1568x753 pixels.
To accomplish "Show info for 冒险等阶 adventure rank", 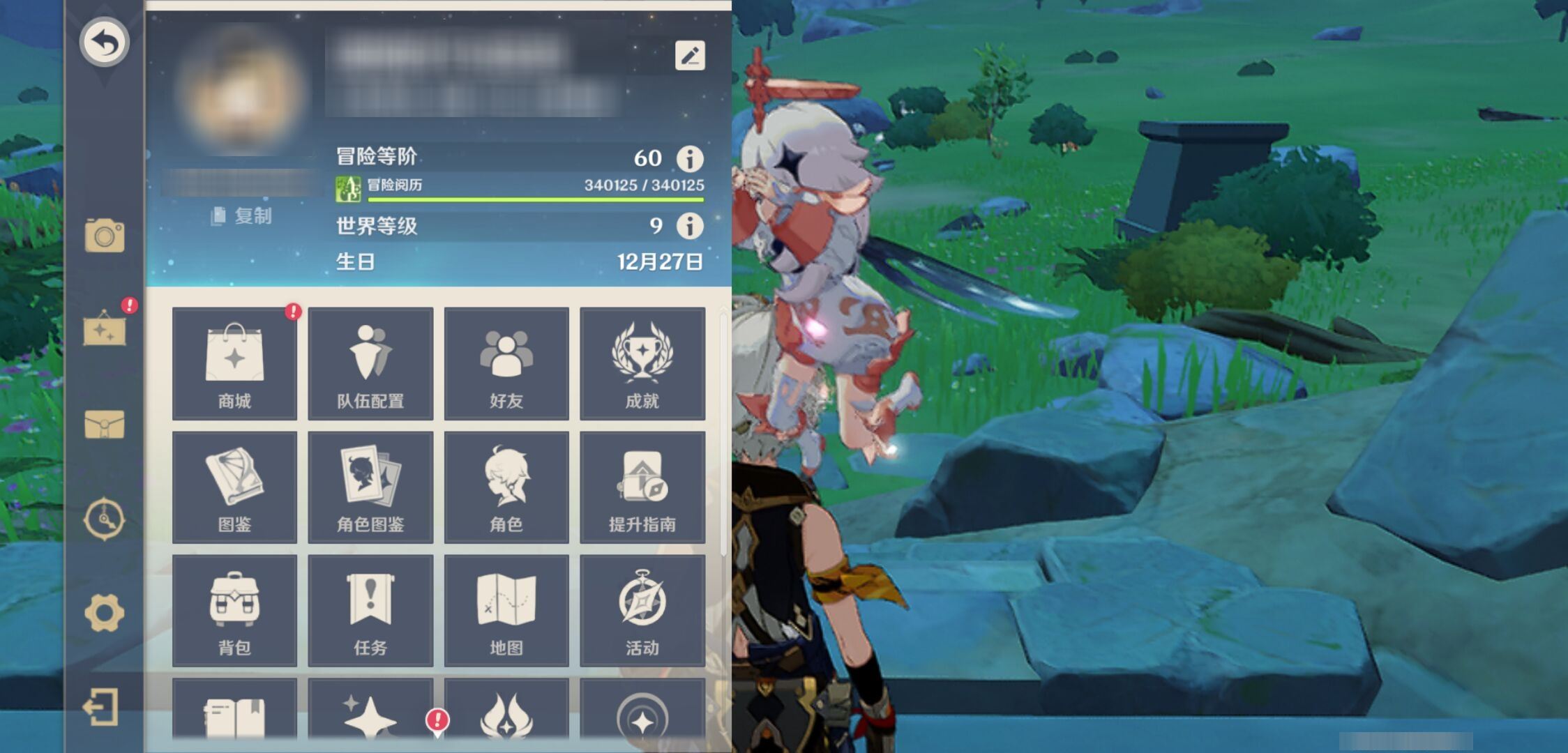I will pyautogui.click(x=690, y=159).
